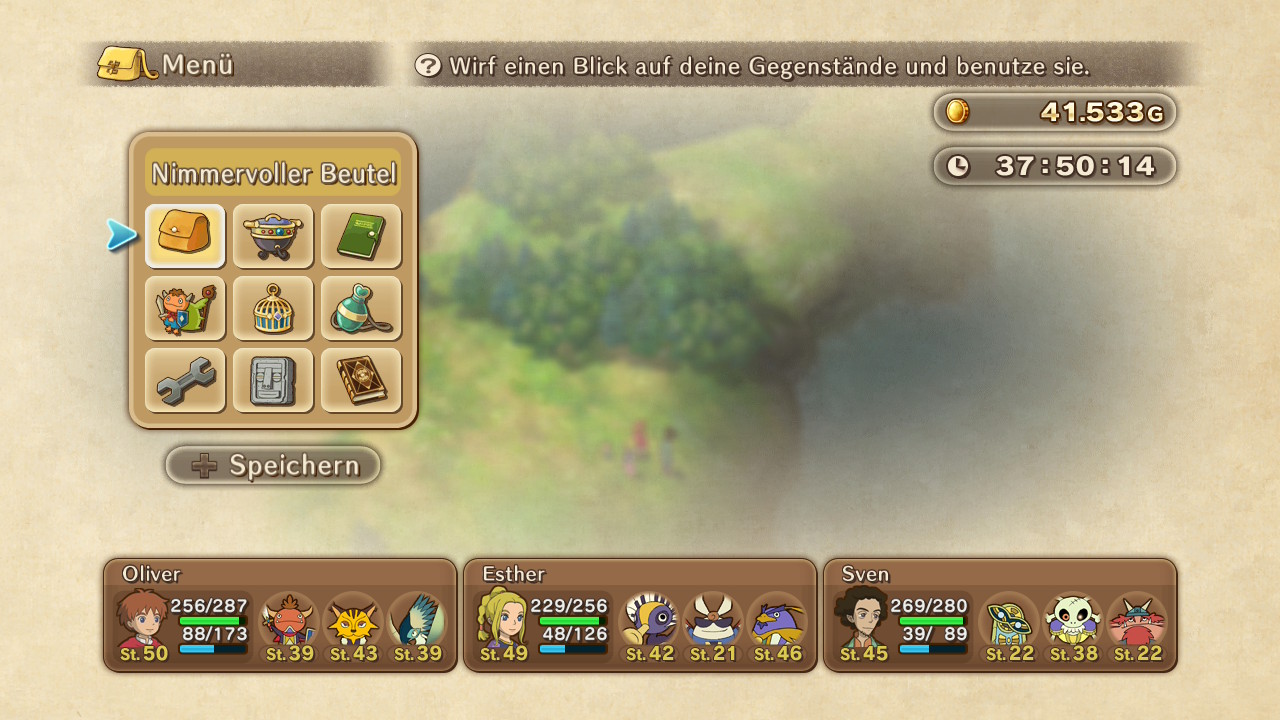Open the golden birdcage menu icon
1280x720 pixels.
pos(273,308)
